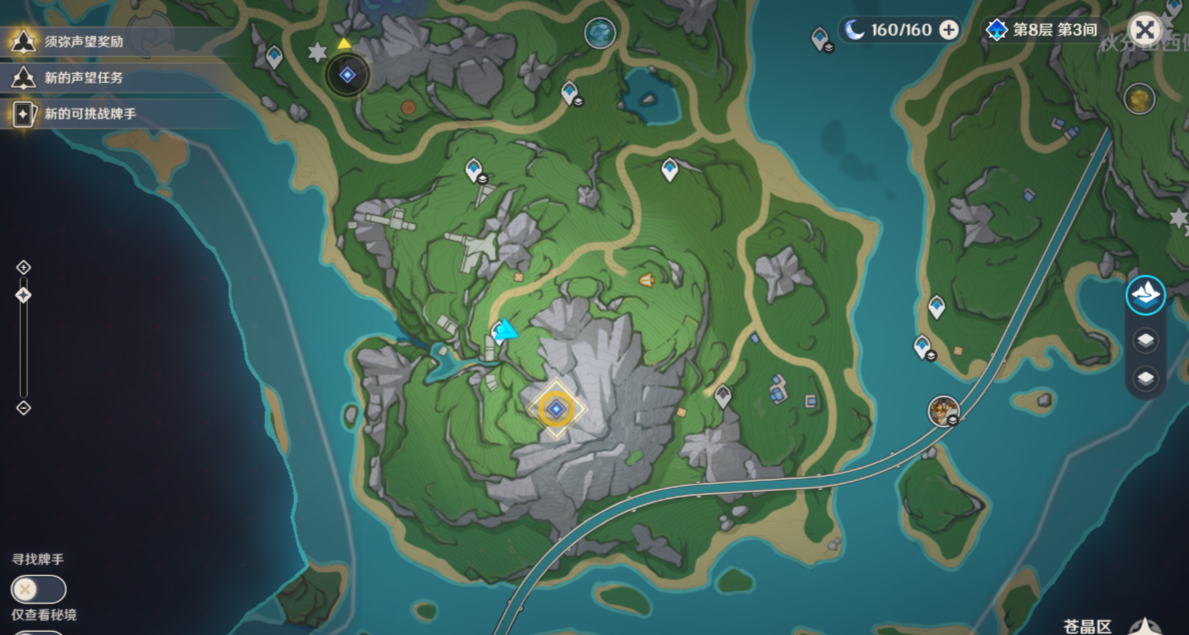Open the 苍晶区 region selector

(1087, 626)
